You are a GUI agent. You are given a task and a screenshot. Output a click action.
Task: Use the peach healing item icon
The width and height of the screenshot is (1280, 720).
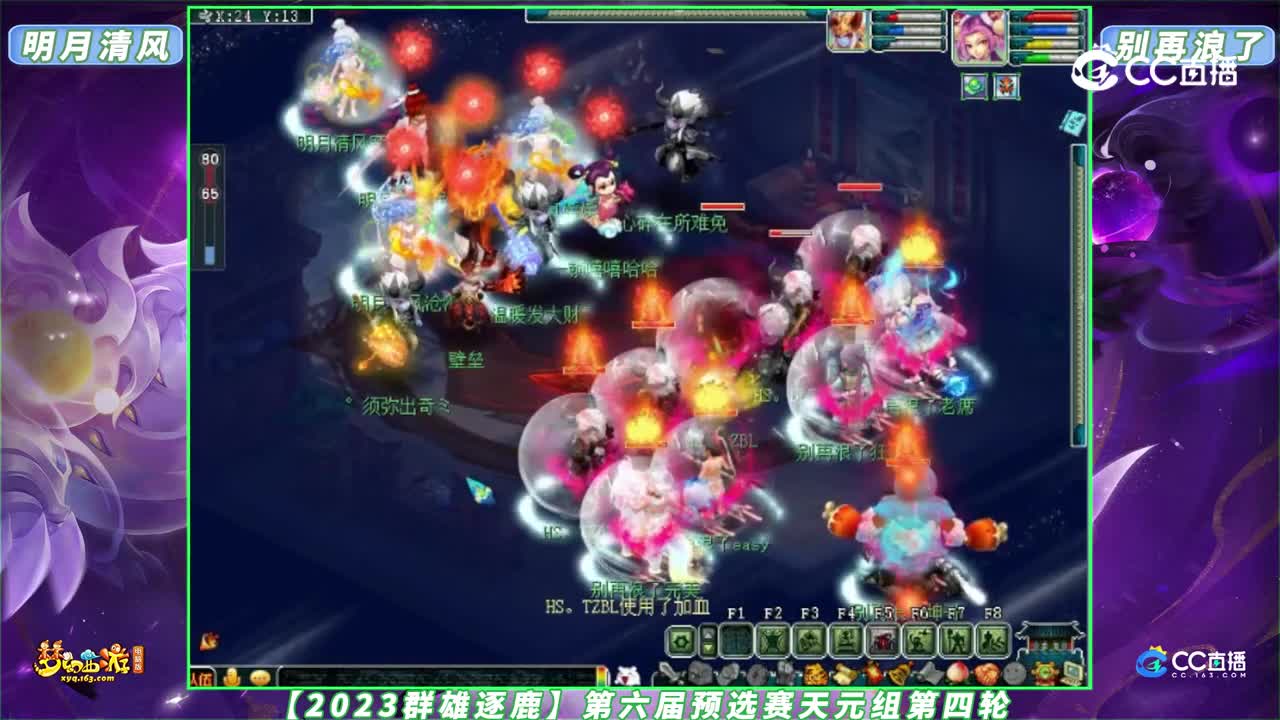955,674
